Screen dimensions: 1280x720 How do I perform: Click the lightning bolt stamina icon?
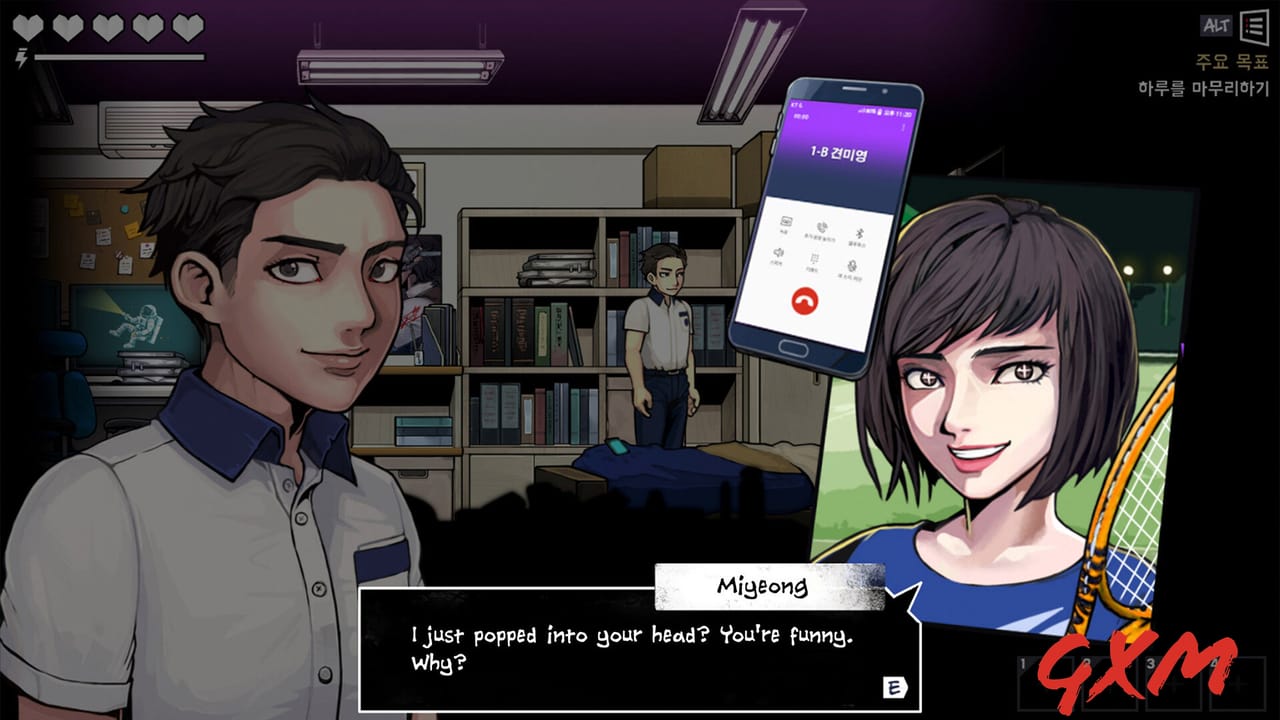(19, 56)
